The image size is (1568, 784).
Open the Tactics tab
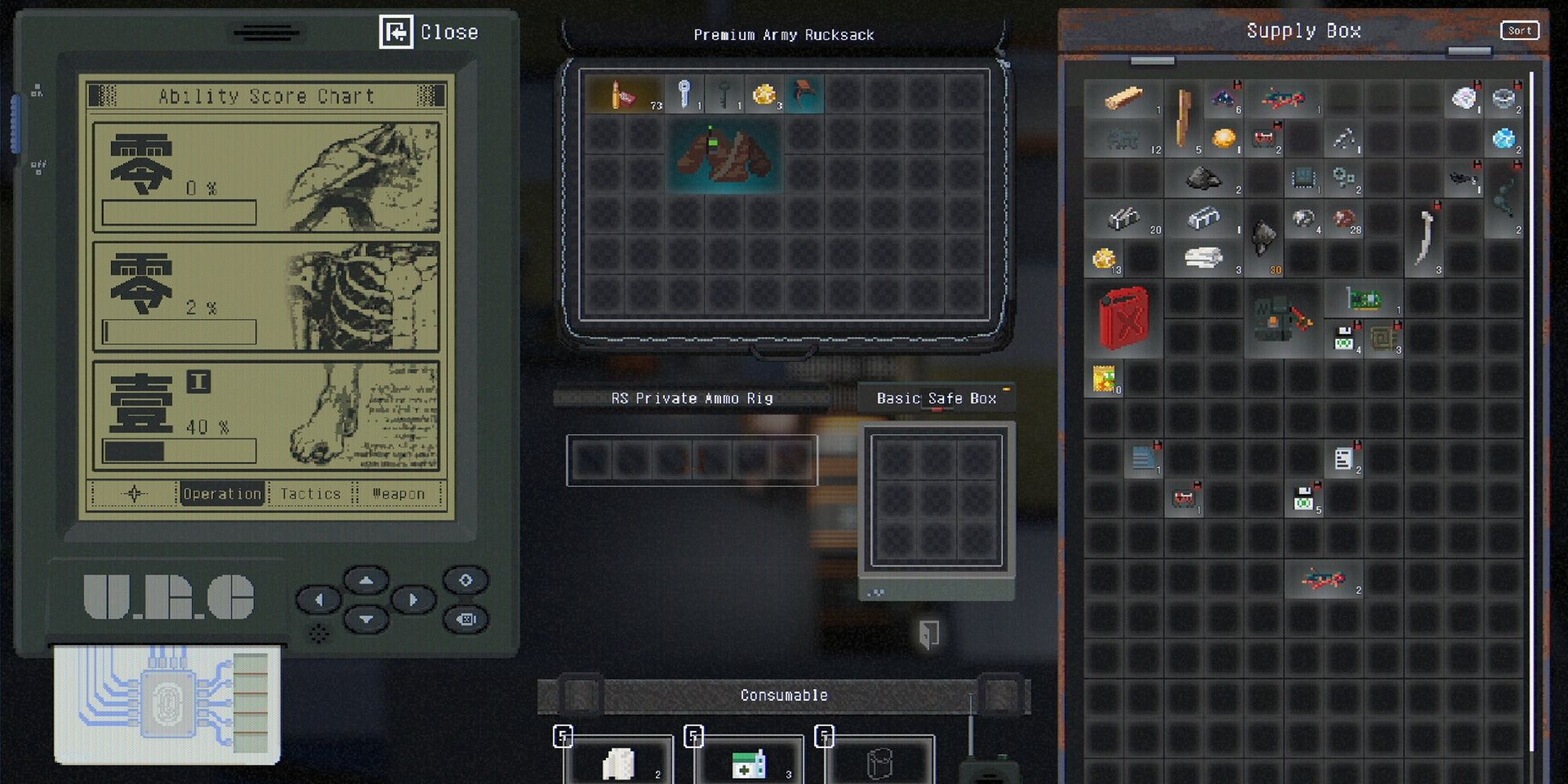click(x=310, y=494)
